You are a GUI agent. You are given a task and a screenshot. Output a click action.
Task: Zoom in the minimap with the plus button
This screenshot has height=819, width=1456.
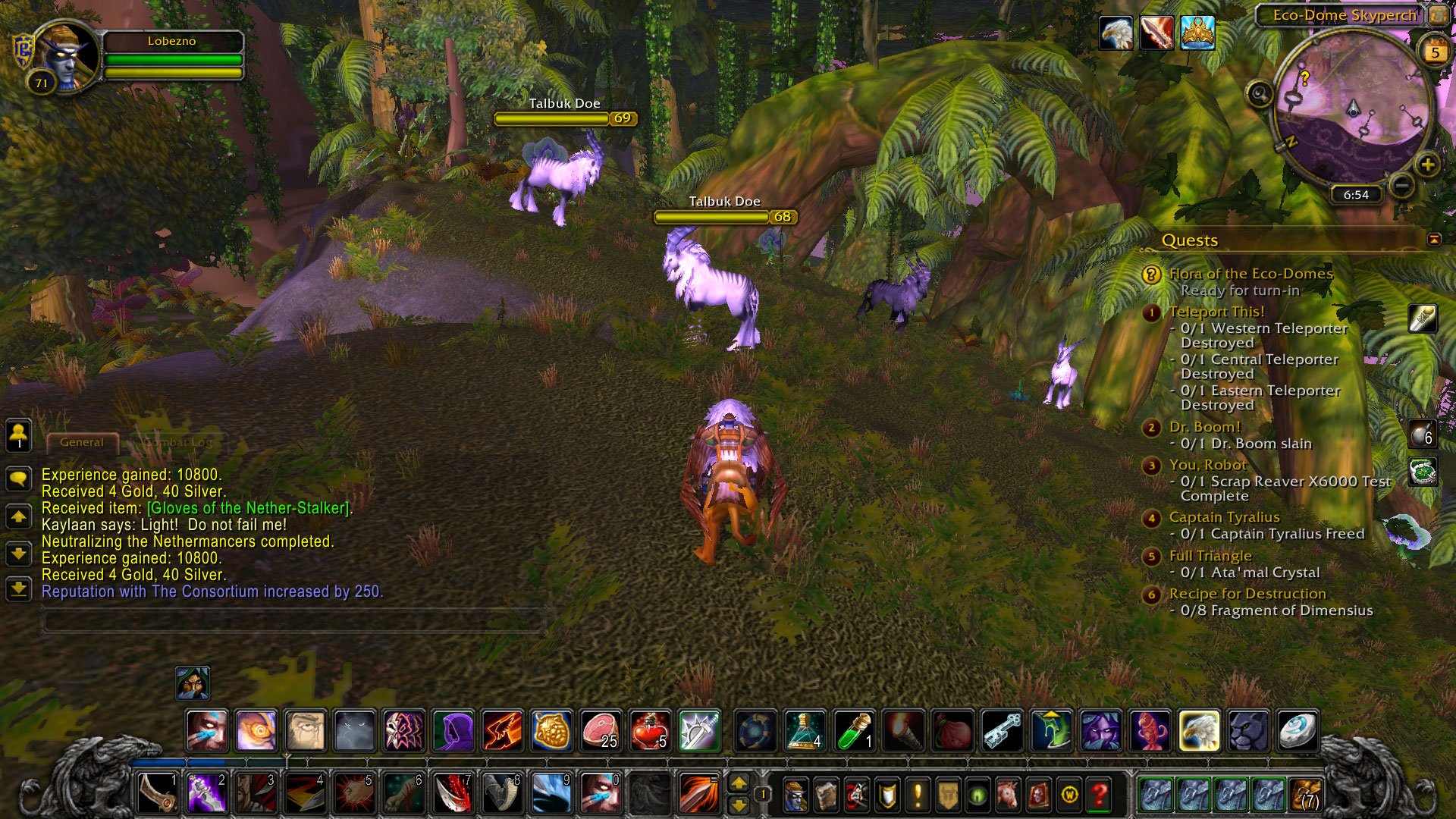[x=1427, y=165]
